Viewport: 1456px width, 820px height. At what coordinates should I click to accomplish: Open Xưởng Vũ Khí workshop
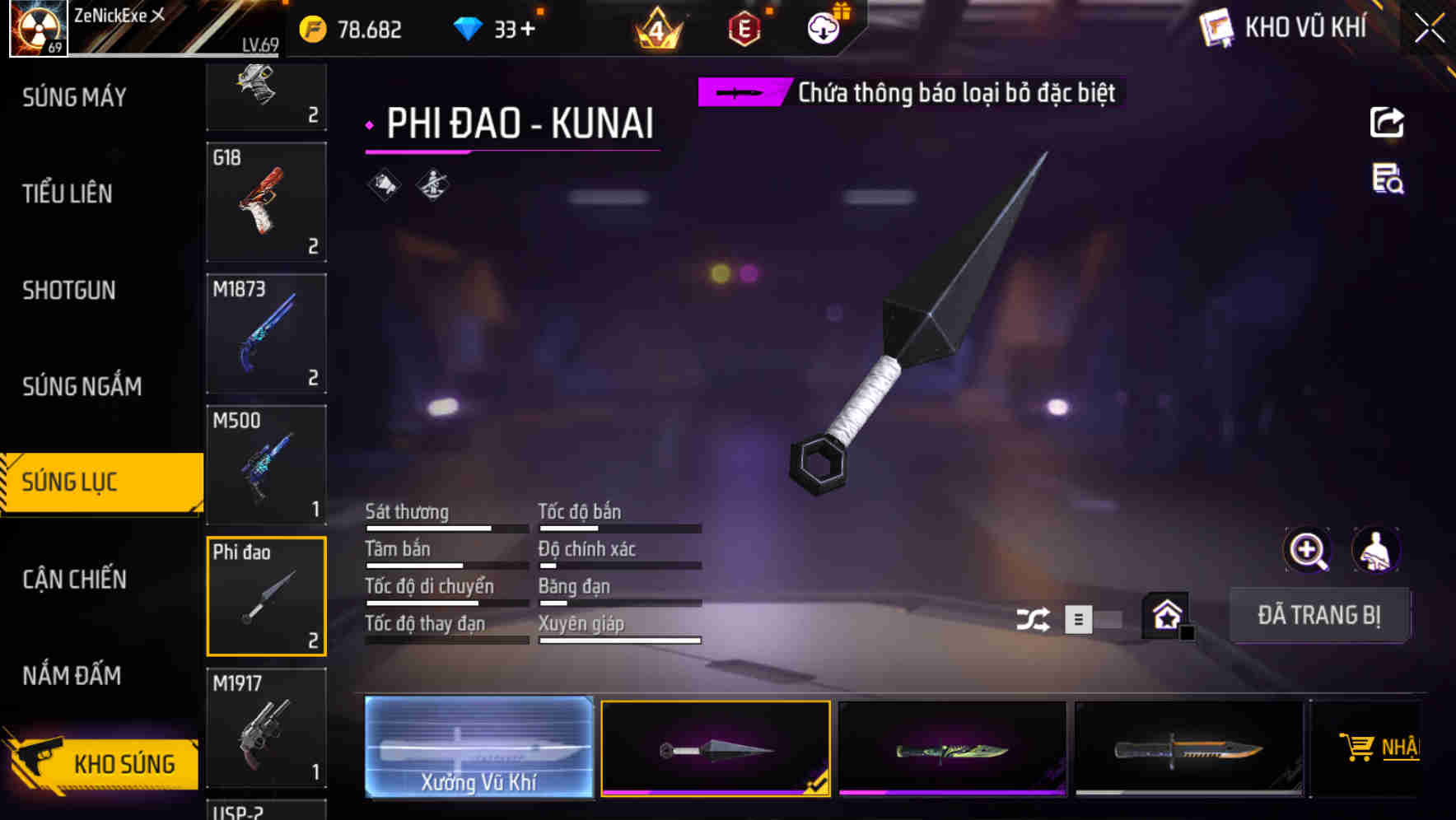(479, 747)
